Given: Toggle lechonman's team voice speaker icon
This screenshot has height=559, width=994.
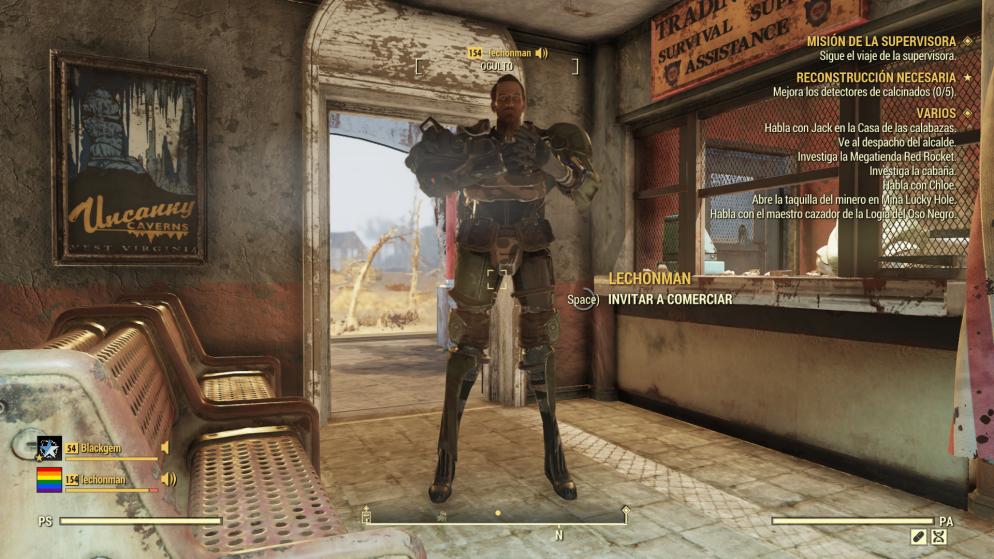Looking at the screenshot, I should [168, 480].
